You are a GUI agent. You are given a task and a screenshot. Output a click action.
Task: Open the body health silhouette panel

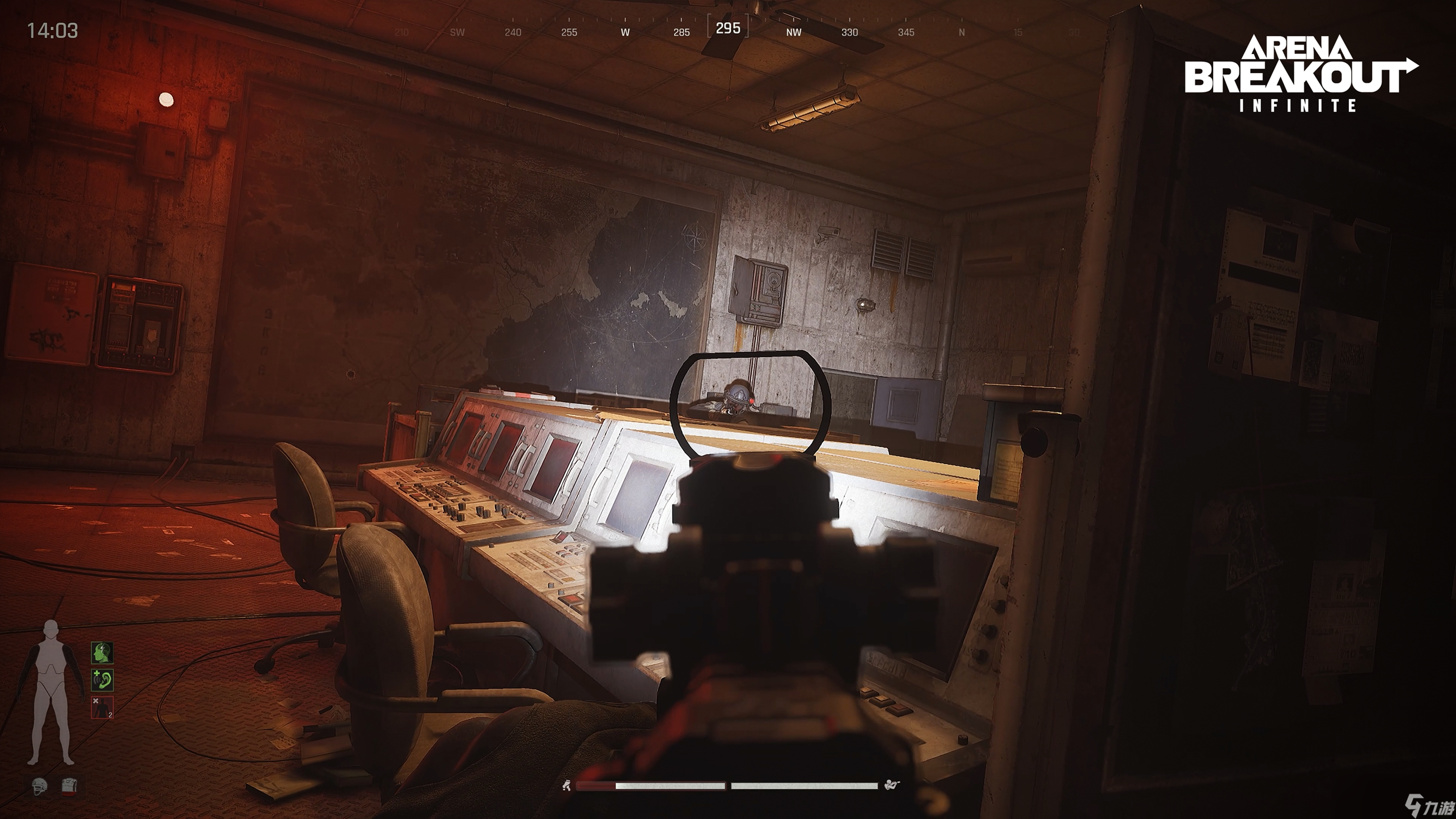click(51, 693)
